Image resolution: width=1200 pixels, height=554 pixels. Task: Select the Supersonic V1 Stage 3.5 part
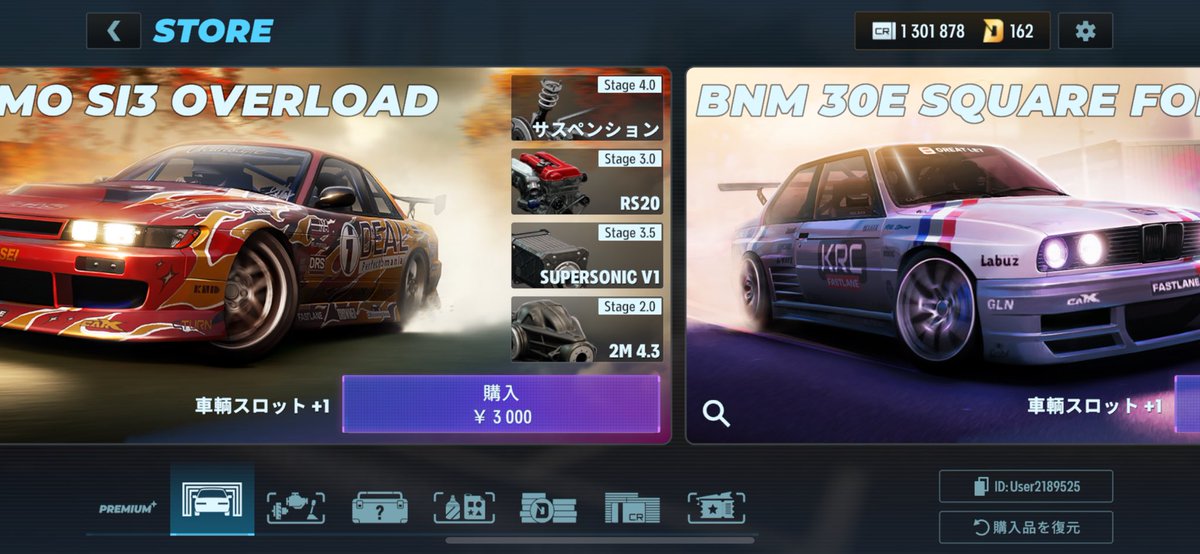pos(586,255)
